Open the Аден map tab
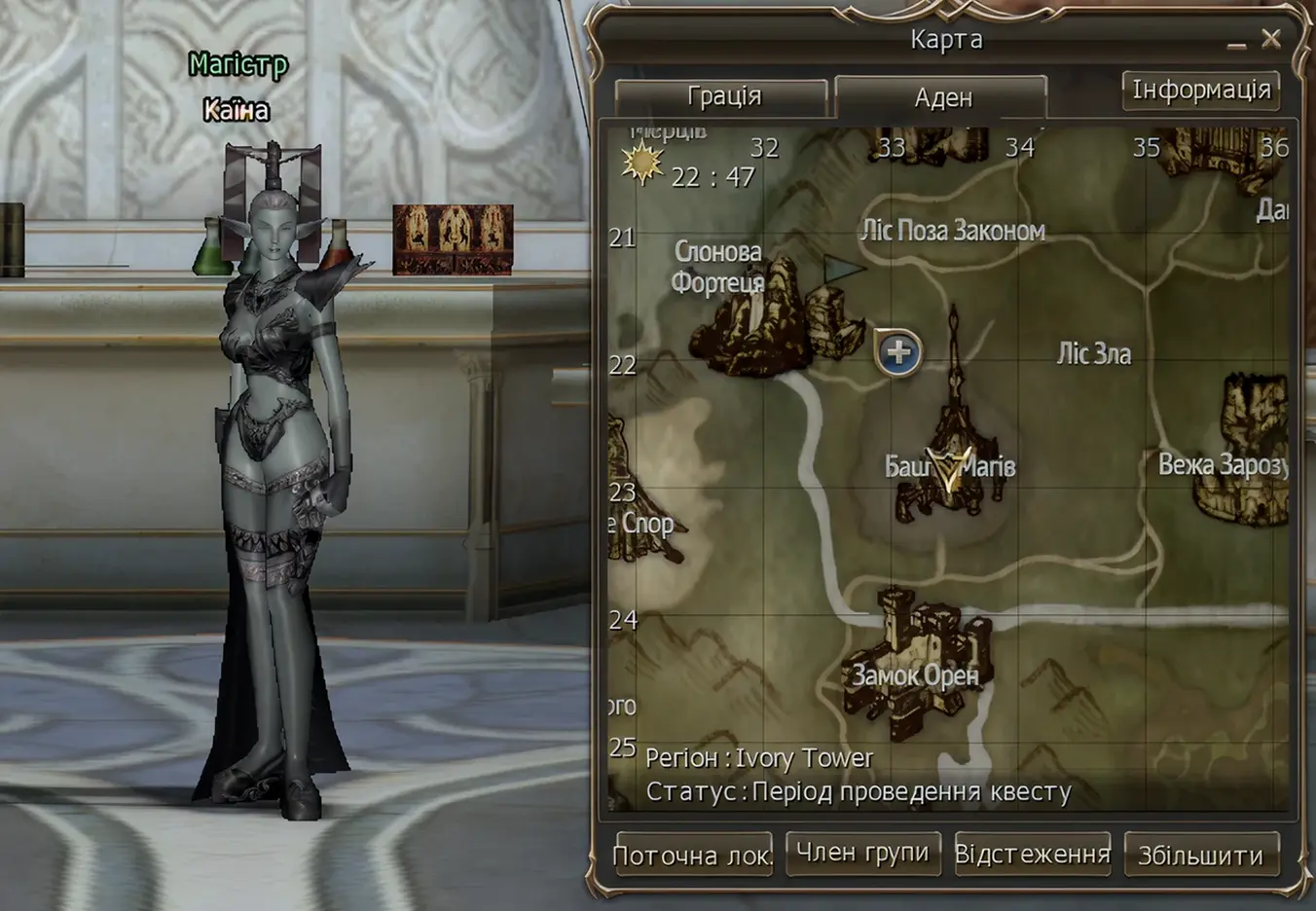 click(x=941, y=96)
